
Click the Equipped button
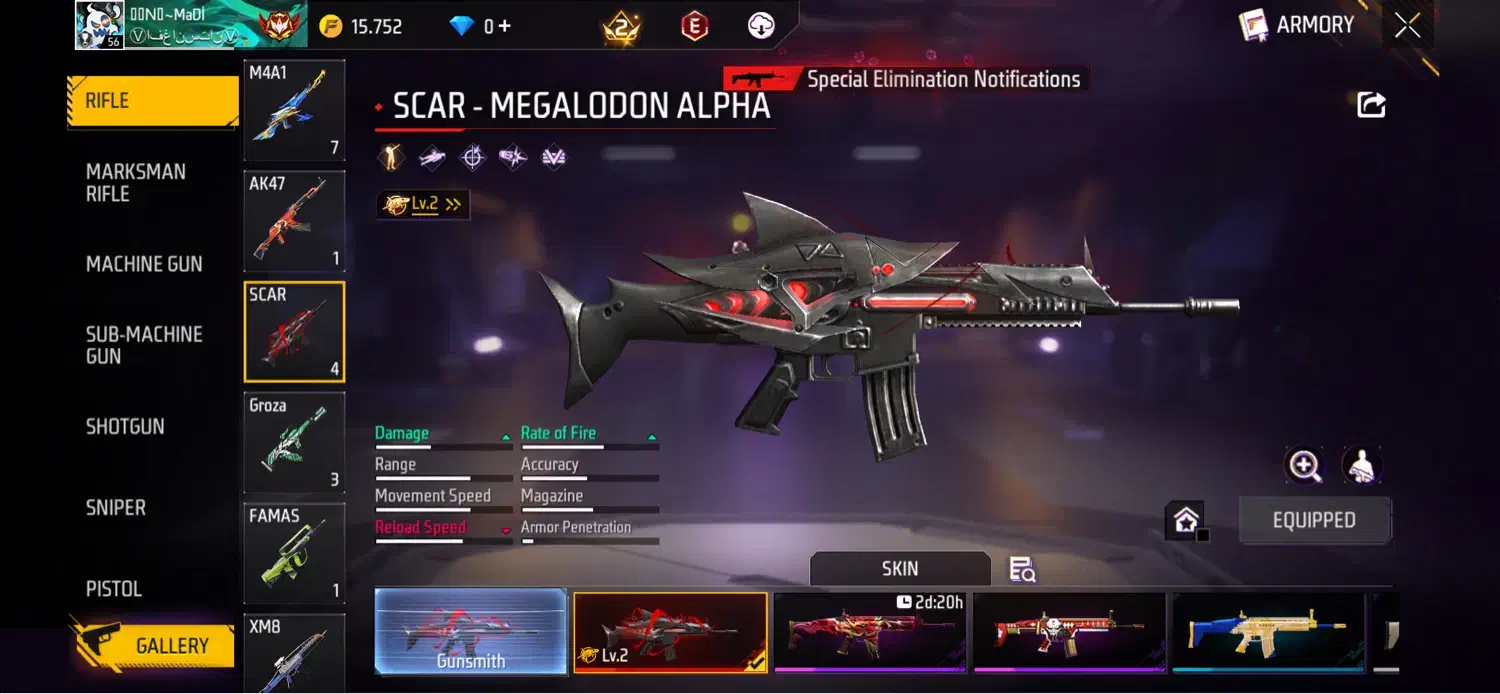click(1314, 520)
